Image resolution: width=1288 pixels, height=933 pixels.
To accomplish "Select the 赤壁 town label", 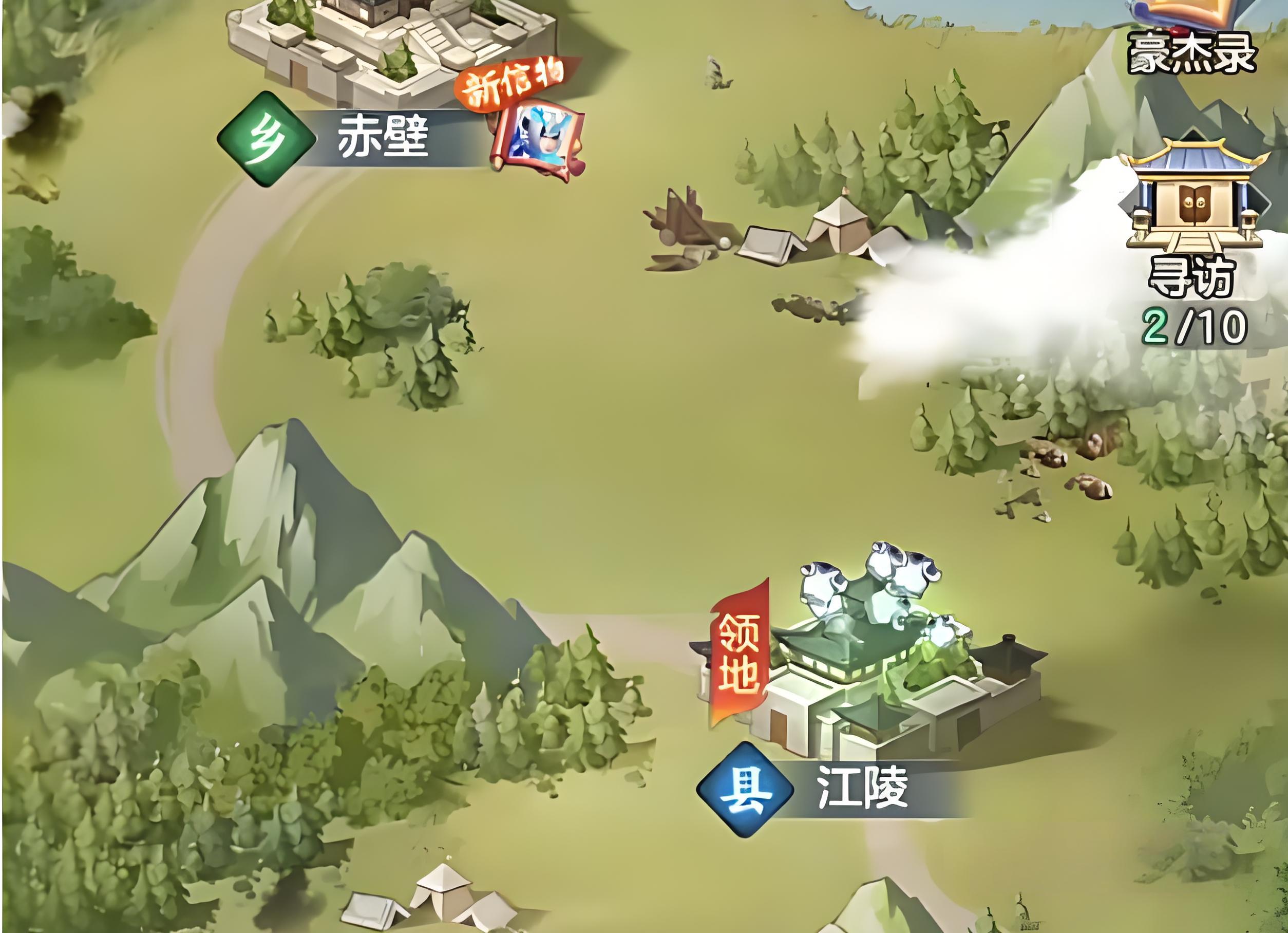I will pyautogui.click(x=382, y=138).
